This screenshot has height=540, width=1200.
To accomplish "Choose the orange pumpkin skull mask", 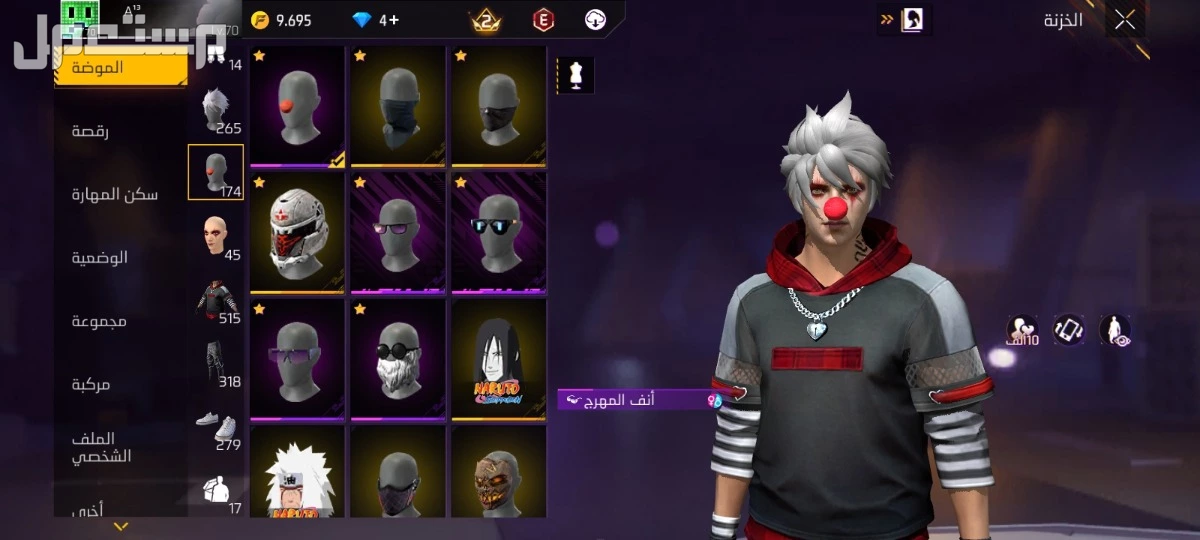I will [x=498, y=473].
